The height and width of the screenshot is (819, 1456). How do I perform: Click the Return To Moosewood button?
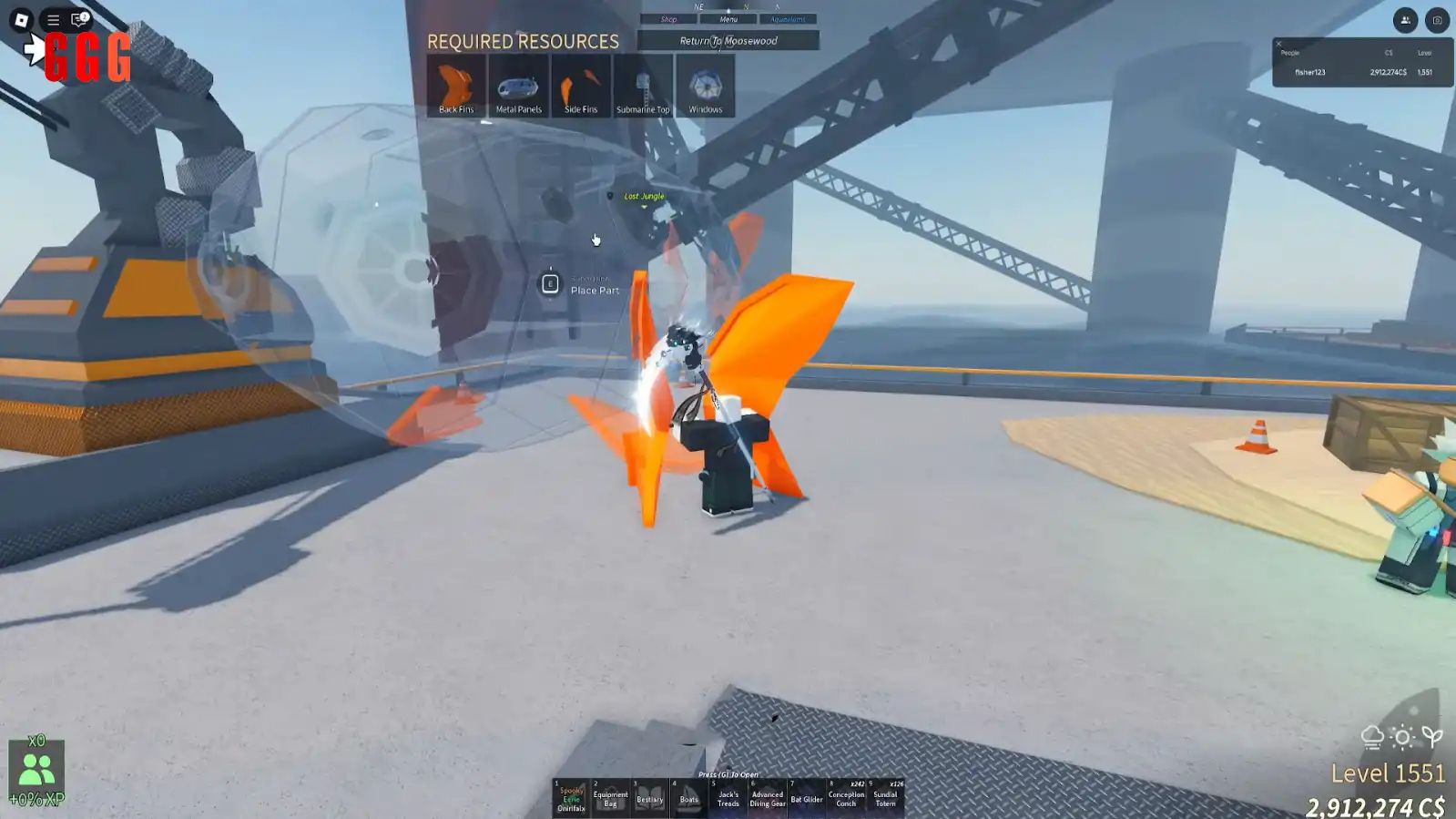[728, 41]
